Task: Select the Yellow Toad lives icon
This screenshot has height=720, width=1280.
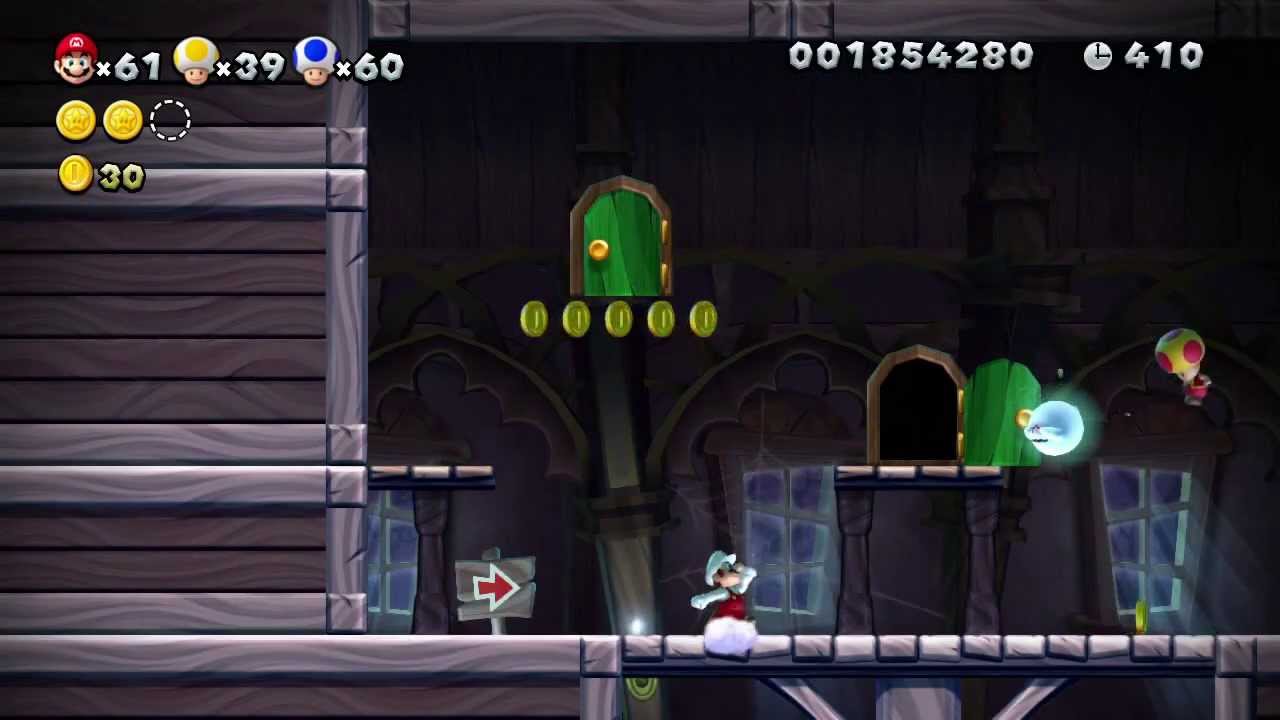Action: [196, 60]
